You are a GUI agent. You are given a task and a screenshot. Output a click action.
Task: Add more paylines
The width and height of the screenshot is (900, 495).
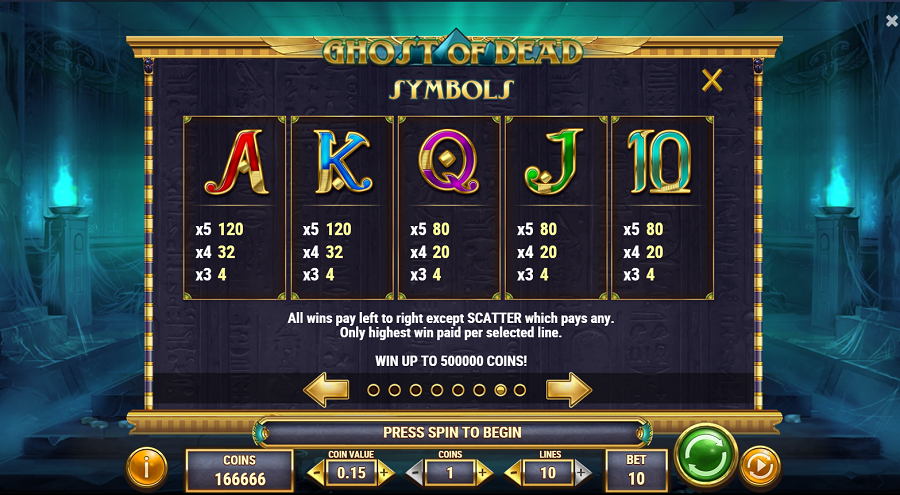[583, 472]
